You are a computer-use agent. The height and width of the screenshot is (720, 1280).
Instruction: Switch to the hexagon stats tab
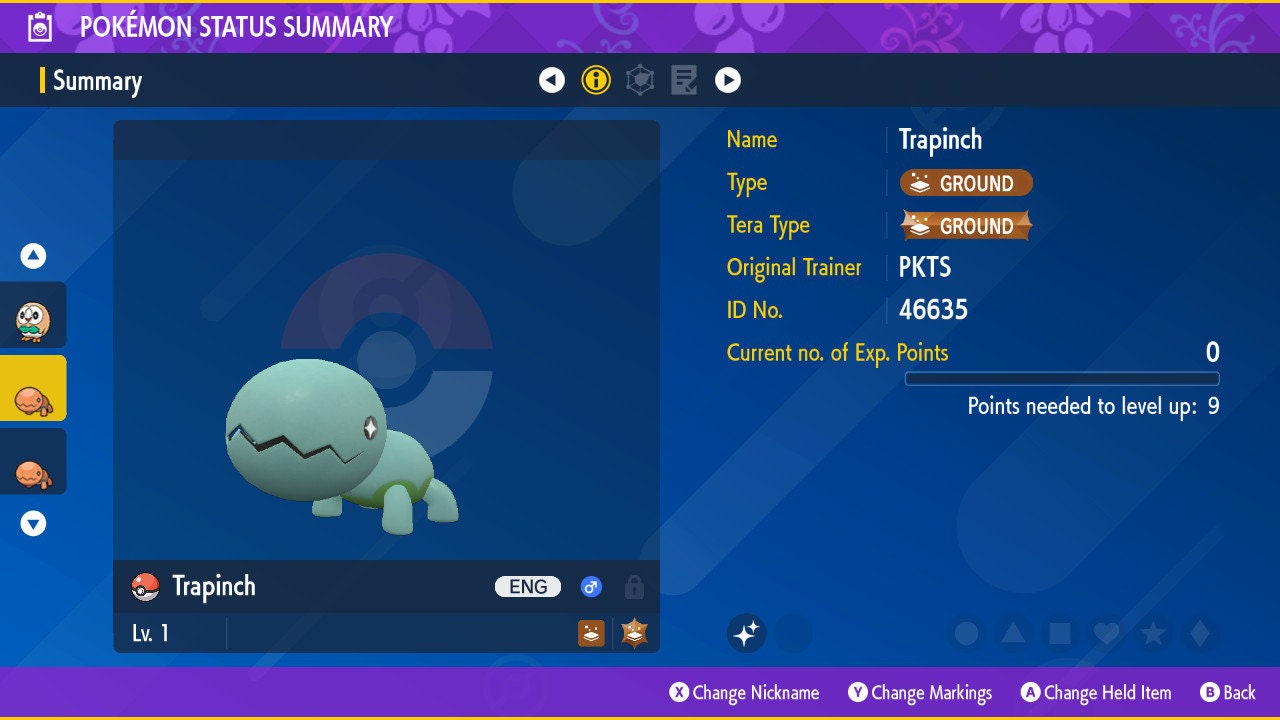pyautogui.click(x=640, y=80)
